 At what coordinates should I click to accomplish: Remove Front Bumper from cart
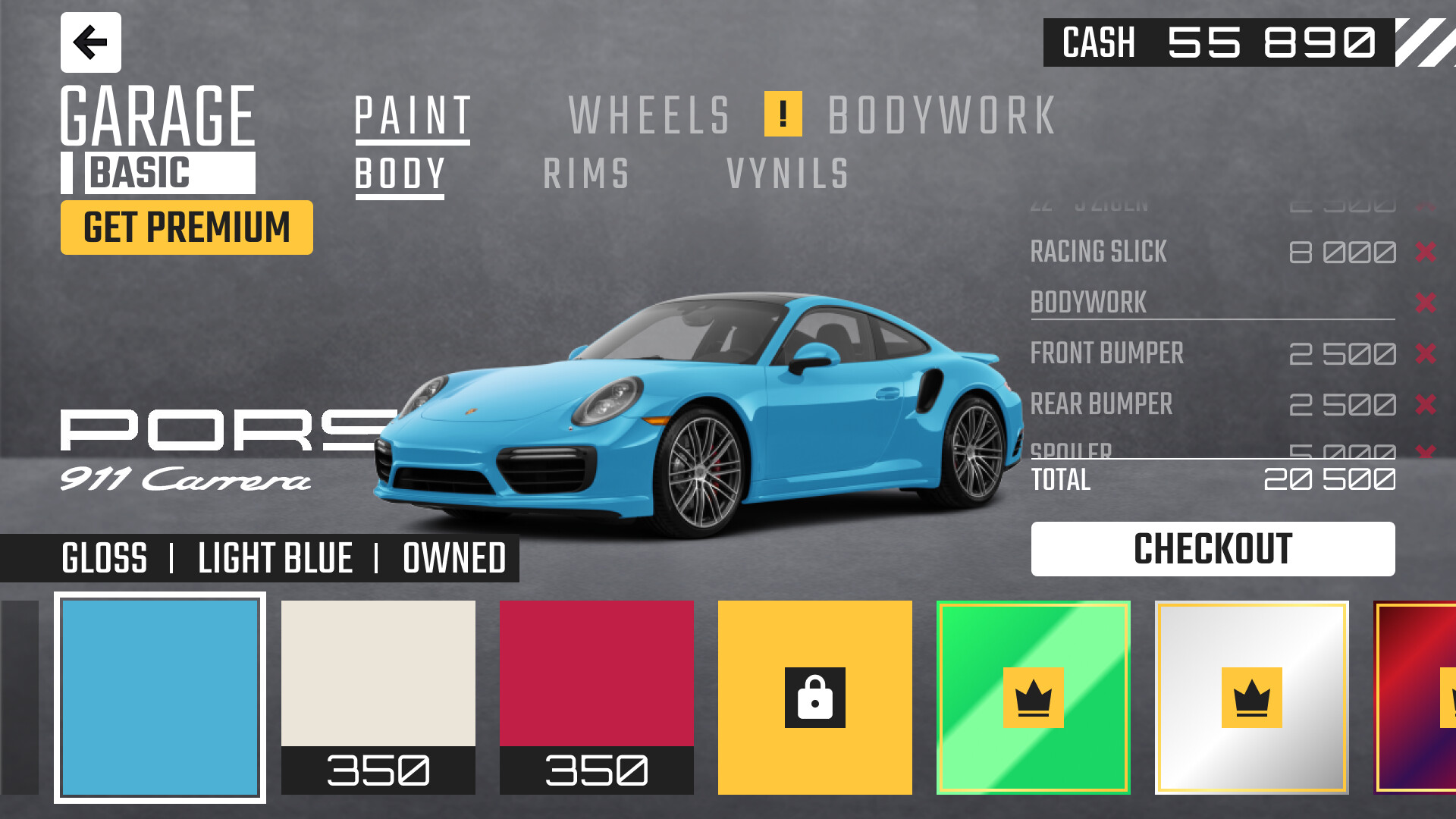pos(1425,353)
